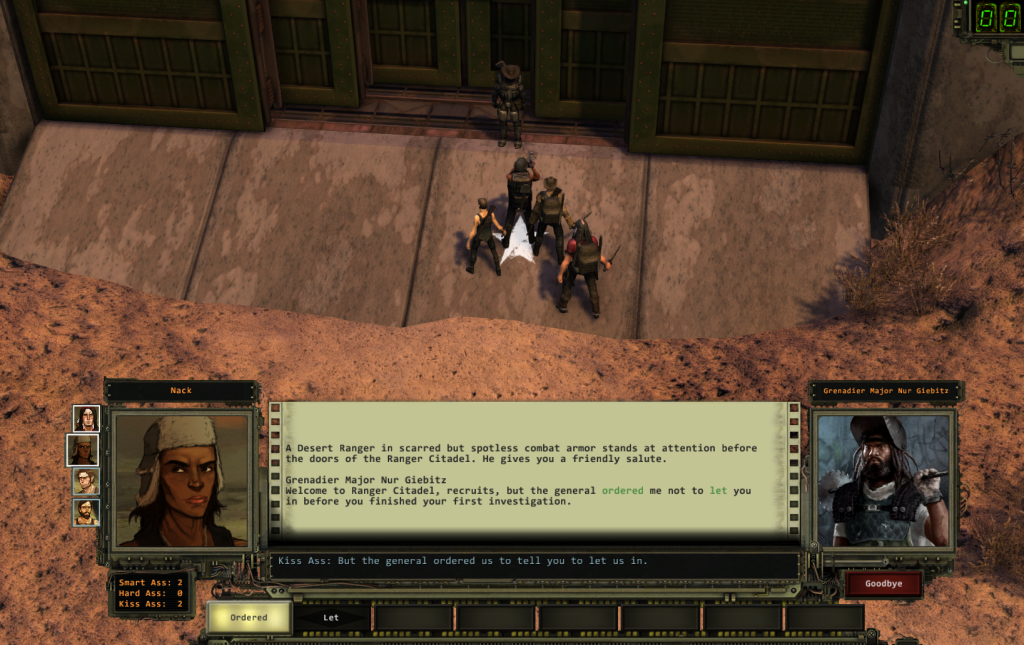
Task: Choose the "Ordered" dialogue keyword
Action: pos(249,617)
